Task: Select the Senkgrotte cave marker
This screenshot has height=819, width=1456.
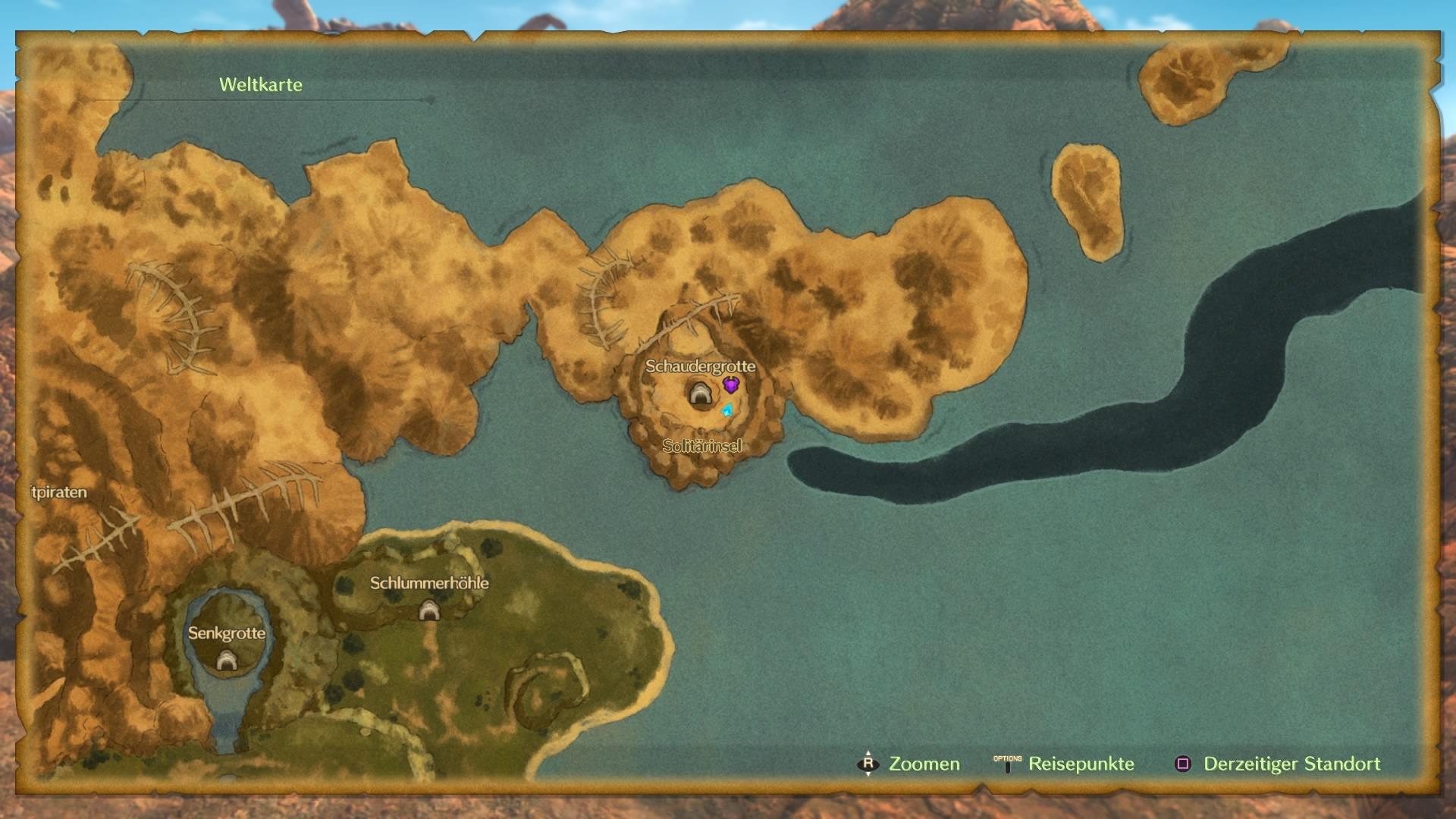Action: coord(227,661)
